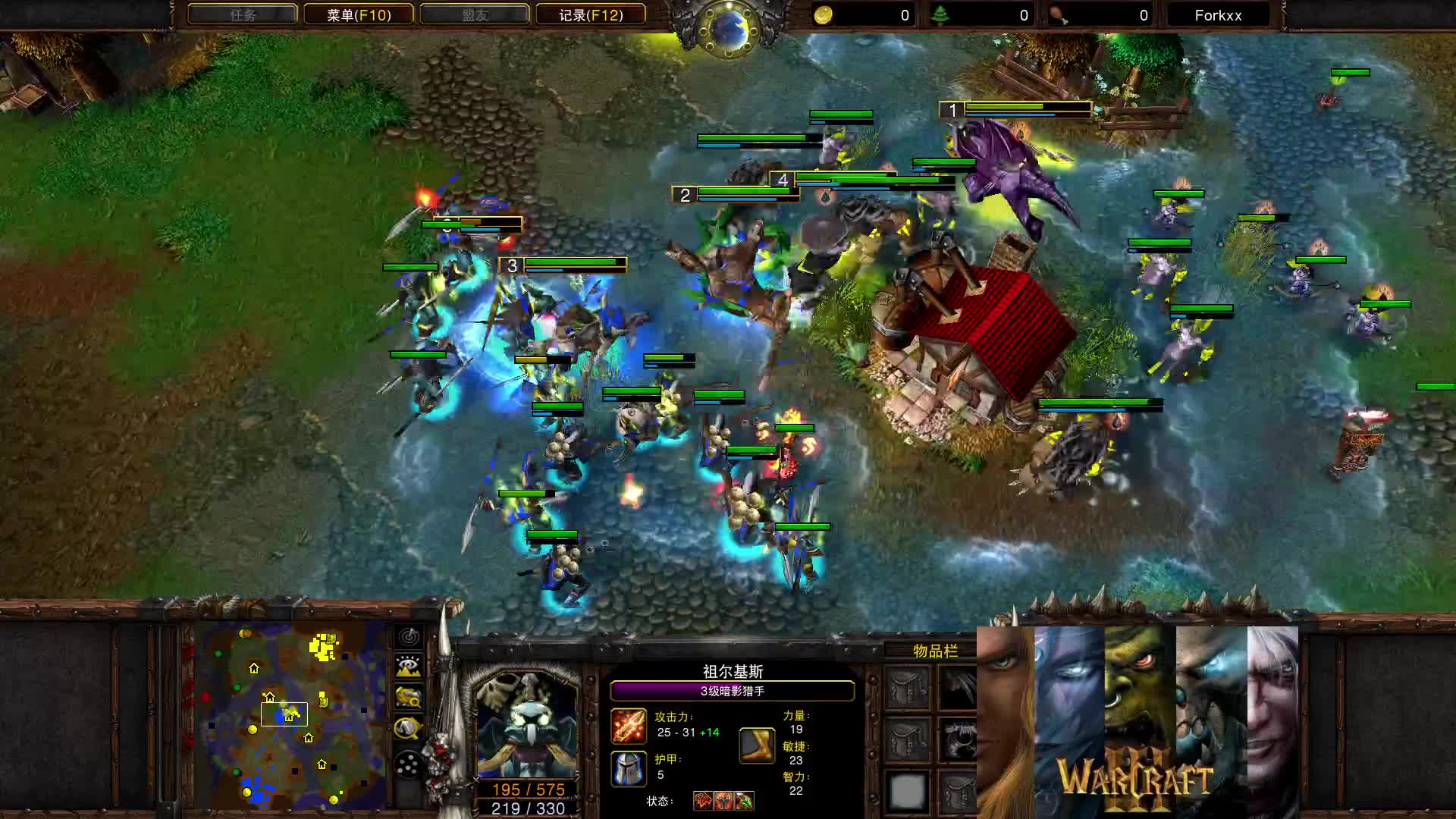Image resolution: width=1456 pixels, height=819 pixels.
Task: Enable the creep camp display toggle
Action: pyautogui.click(x=408, y=726)
